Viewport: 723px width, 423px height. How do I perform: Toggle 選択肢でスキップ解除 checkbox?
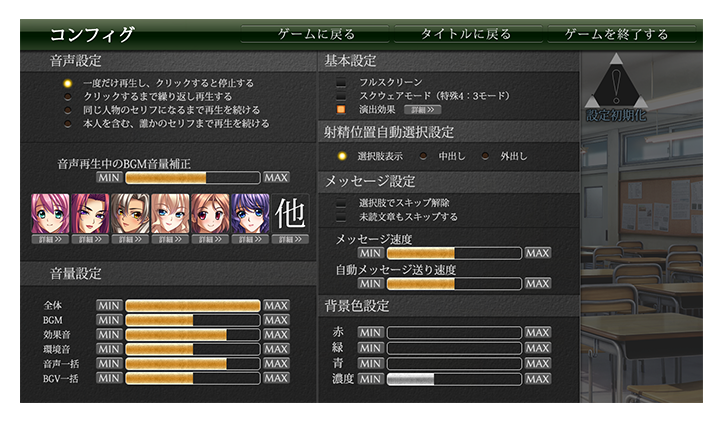click(x=341, y=203)
